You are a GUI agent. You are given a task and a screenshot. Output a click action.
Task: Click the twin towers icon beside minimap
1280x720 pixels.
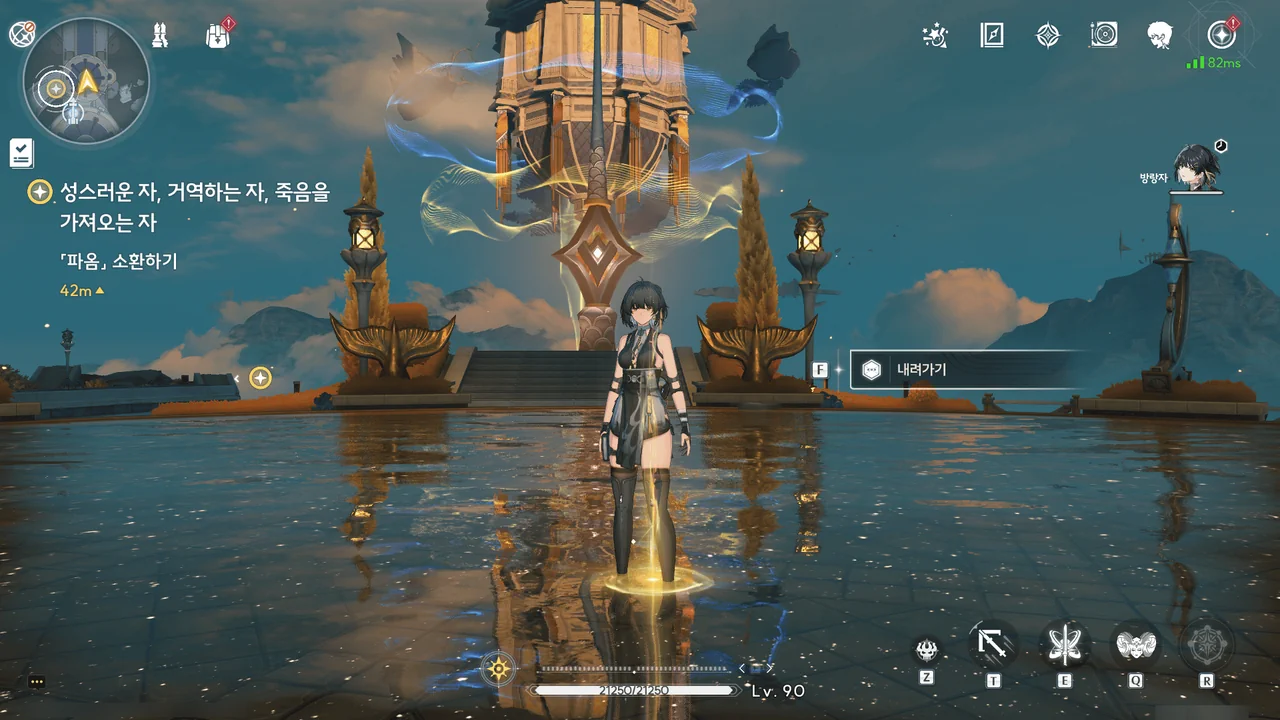tap(159, 35)
